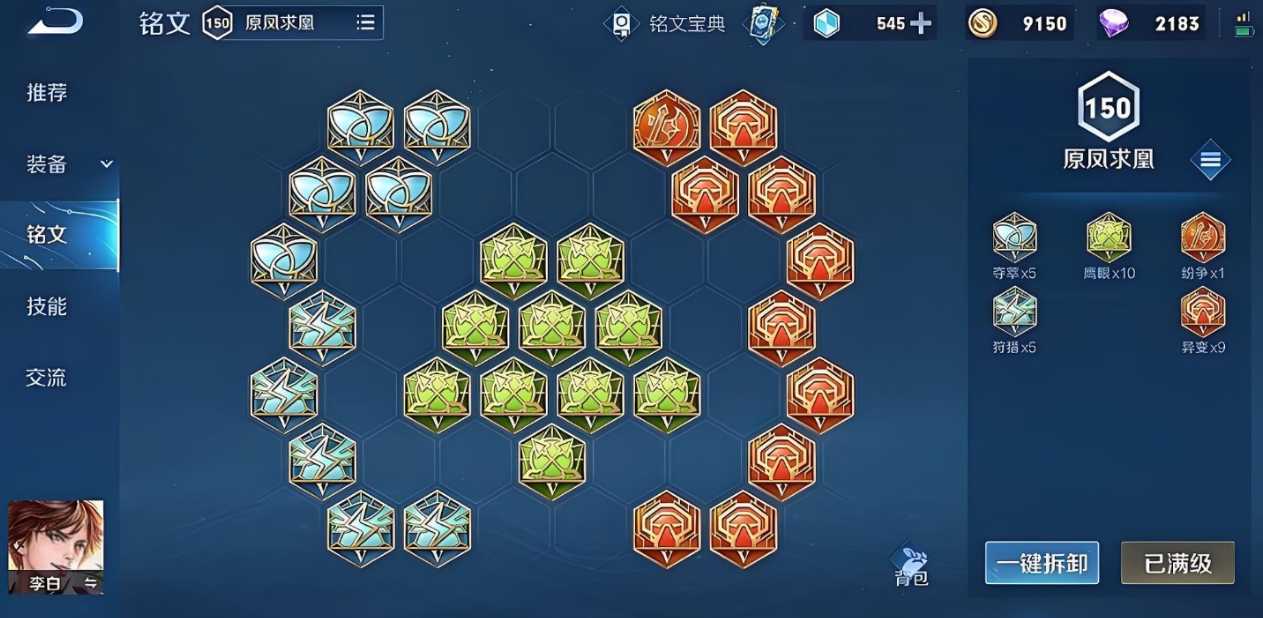Open the 交流 tab

(47, 378)
